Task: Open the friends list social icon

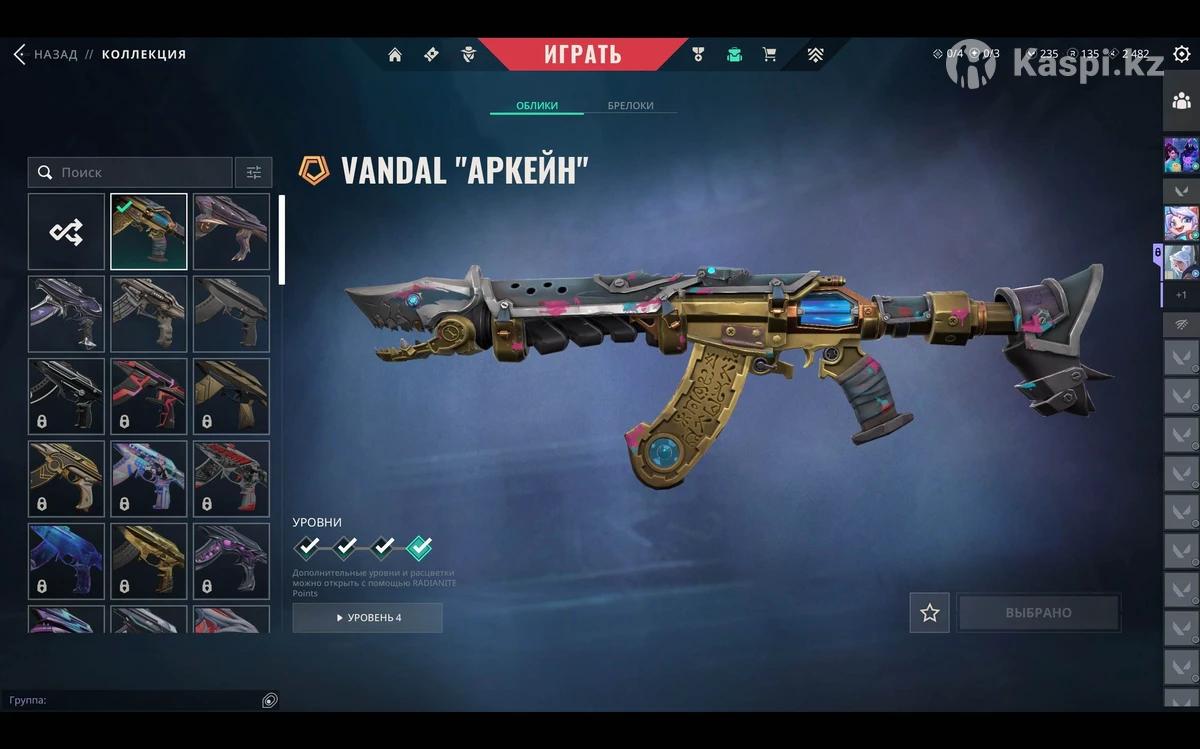Action: [1181, 100]
